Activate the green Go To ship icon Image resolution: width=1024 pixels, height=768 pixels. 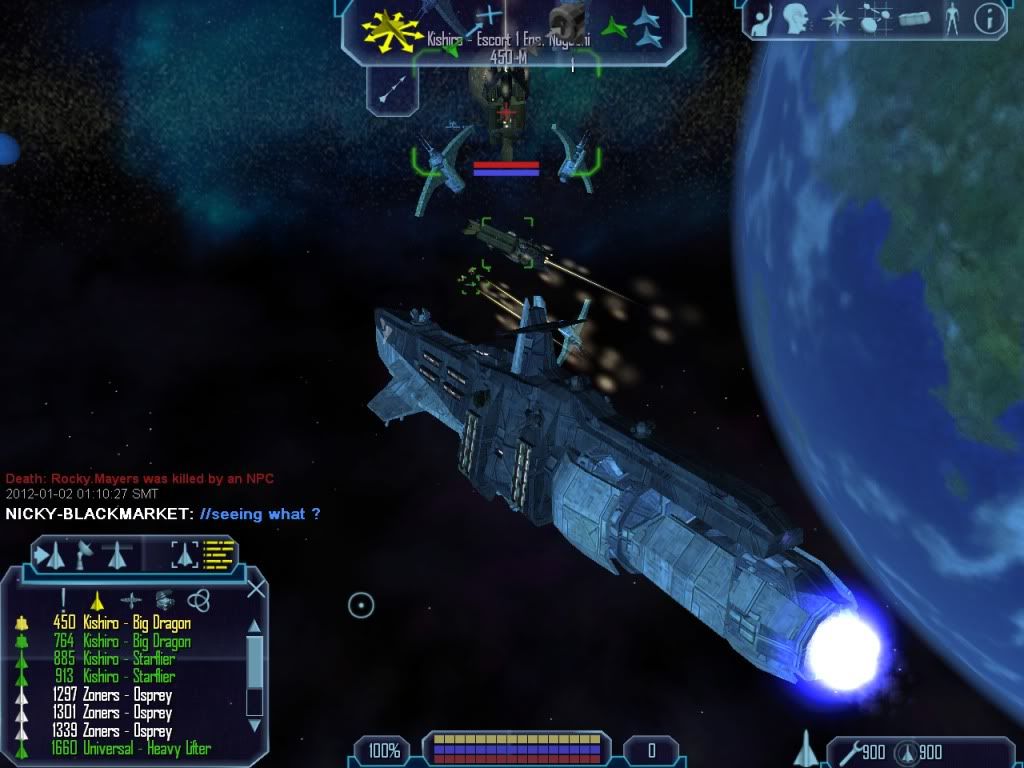click(x=612, y=25)
